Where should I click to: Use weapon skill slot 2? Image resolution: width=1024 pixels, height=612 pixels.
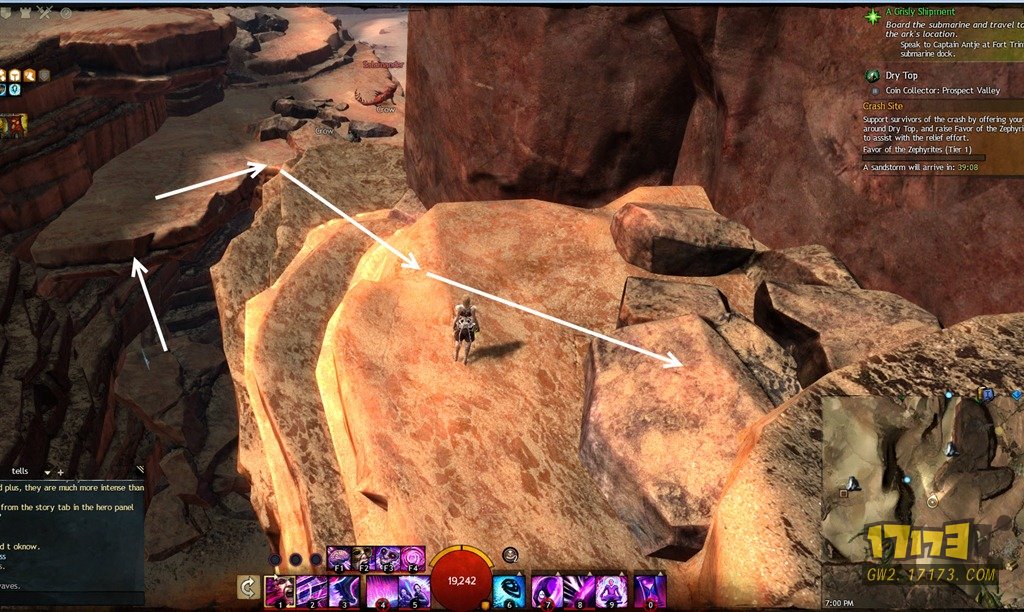pyautogui.click(x=313, y=591)
